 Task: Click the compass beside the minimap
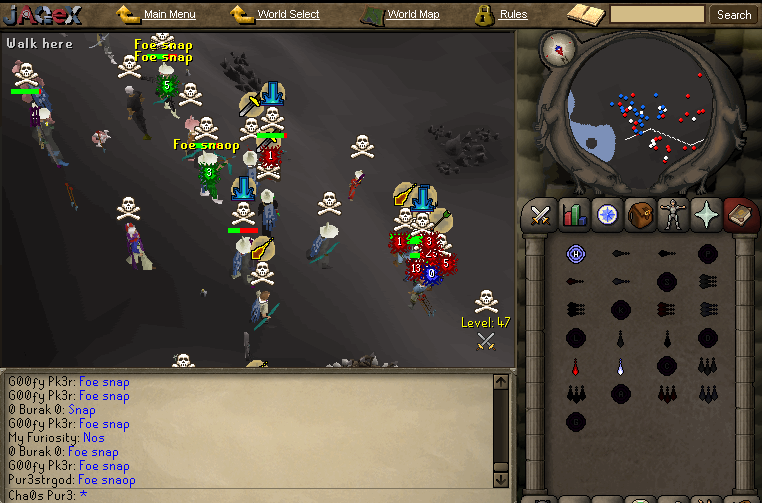tap(558, 48)
